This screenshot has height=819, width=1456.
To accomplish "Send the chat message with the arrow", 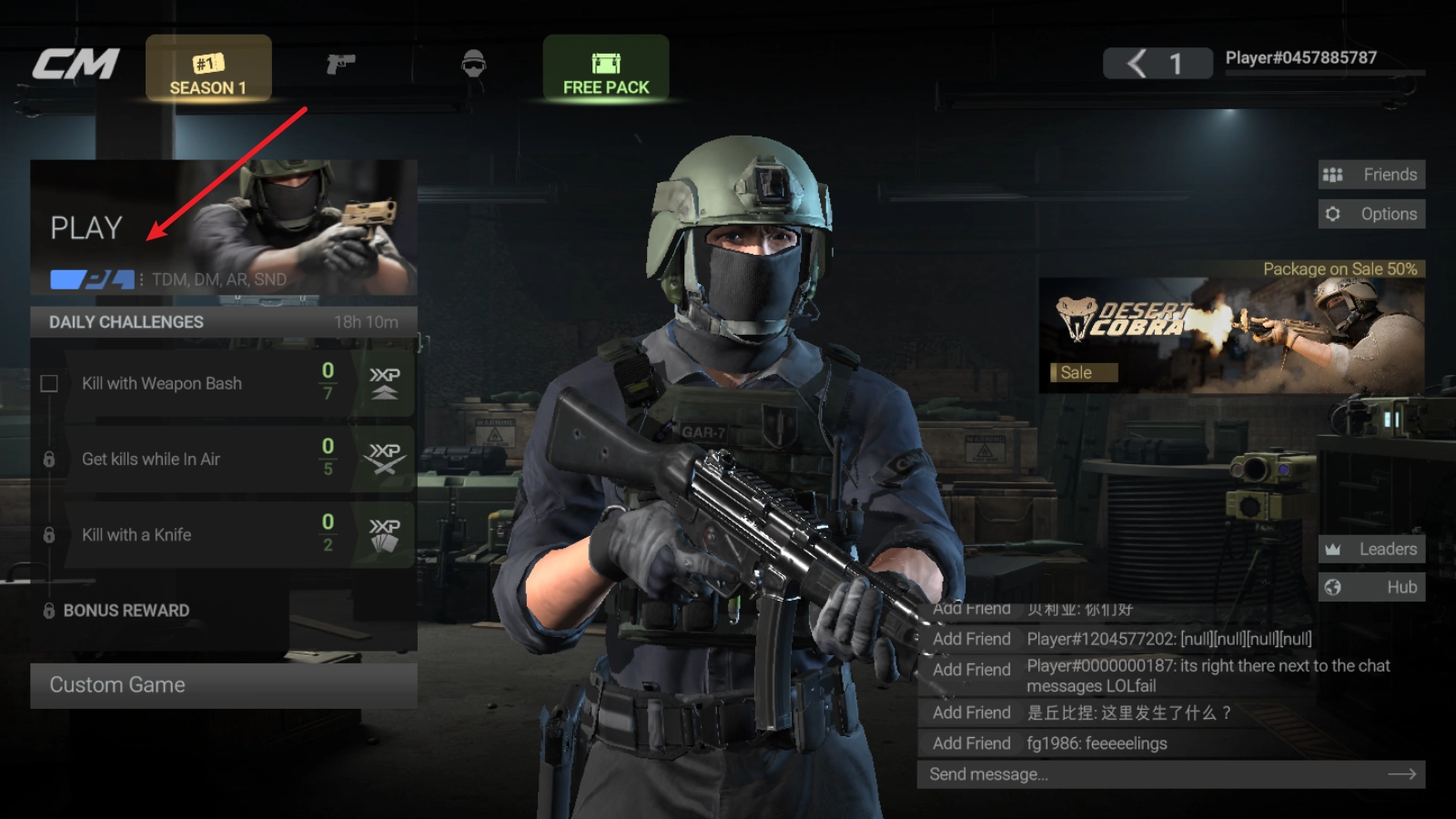I will 1401,774.
